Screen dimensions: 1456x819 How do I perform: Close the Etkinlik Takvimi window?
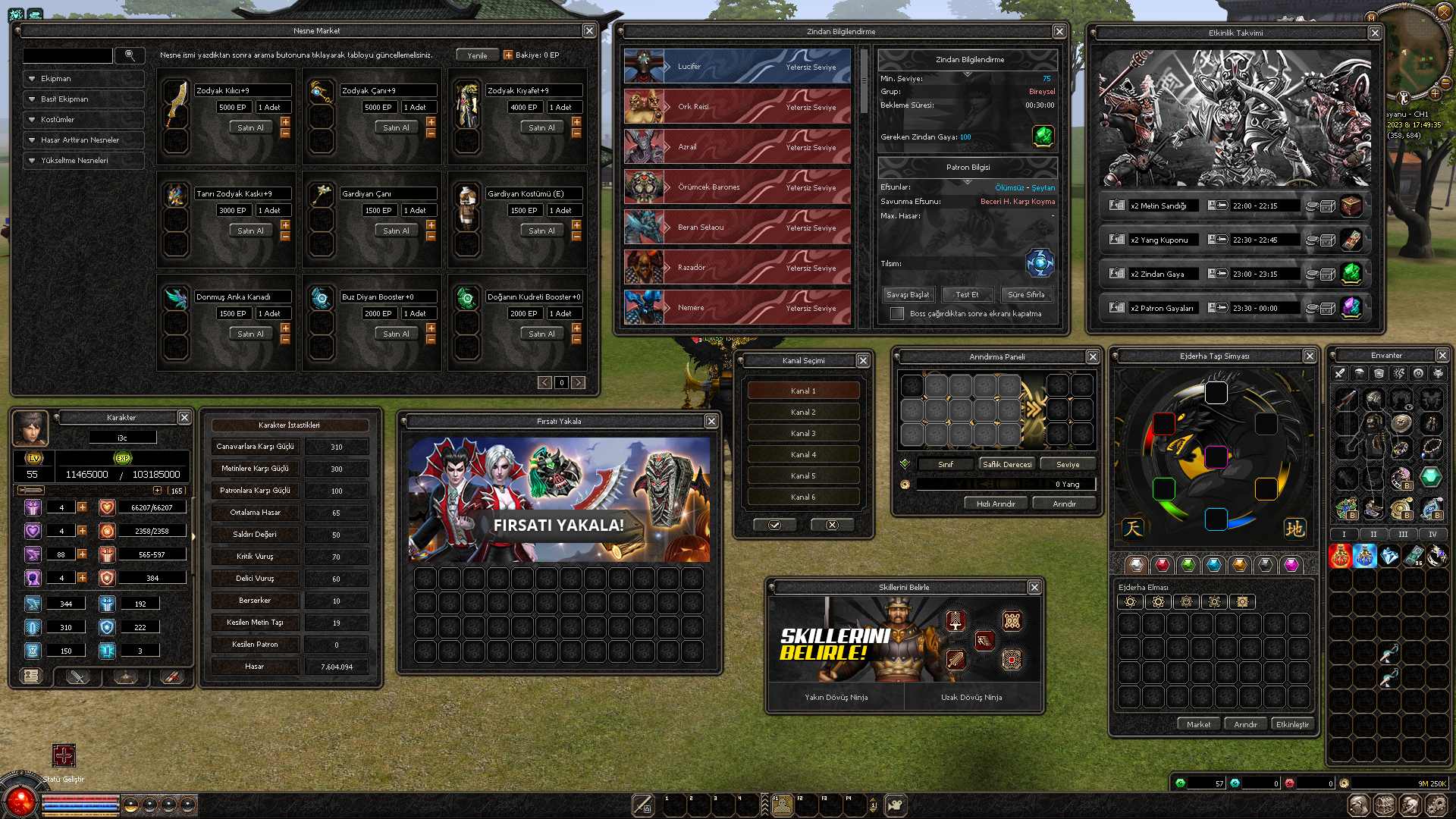tap(1375, 33)
